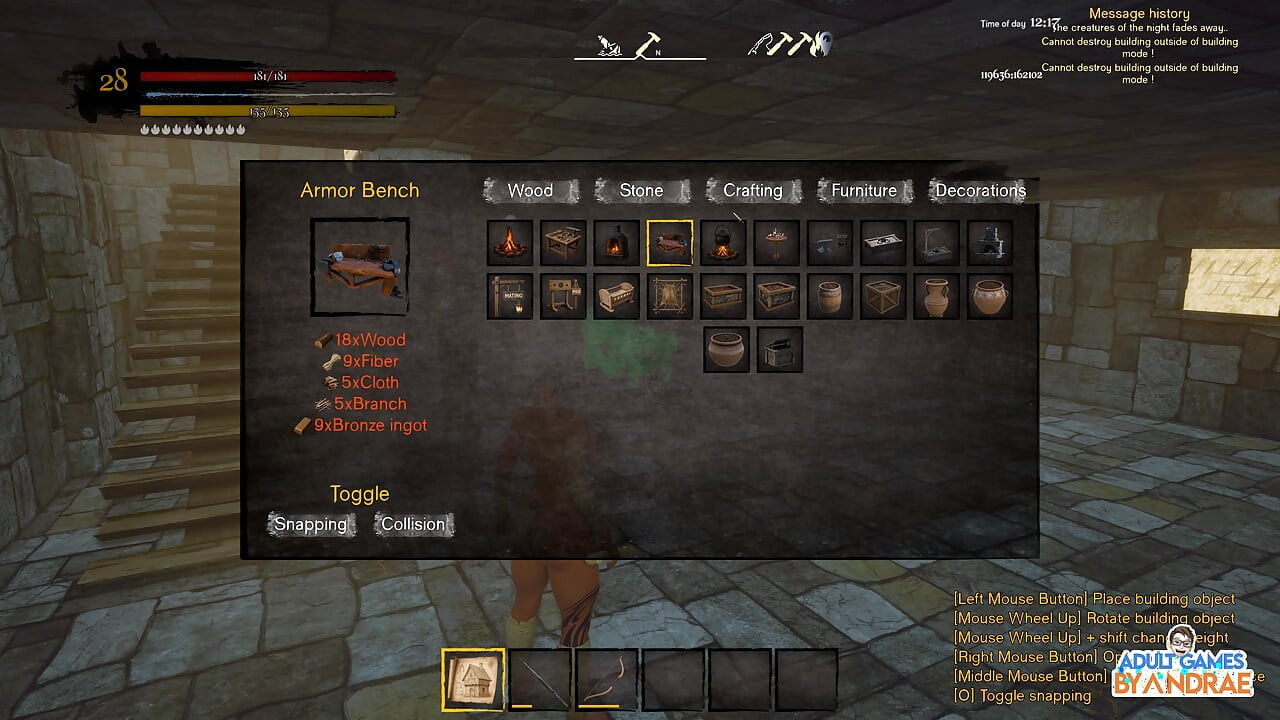Select the wooden cradle icon

pyautogui.click(x=616, y=297)
